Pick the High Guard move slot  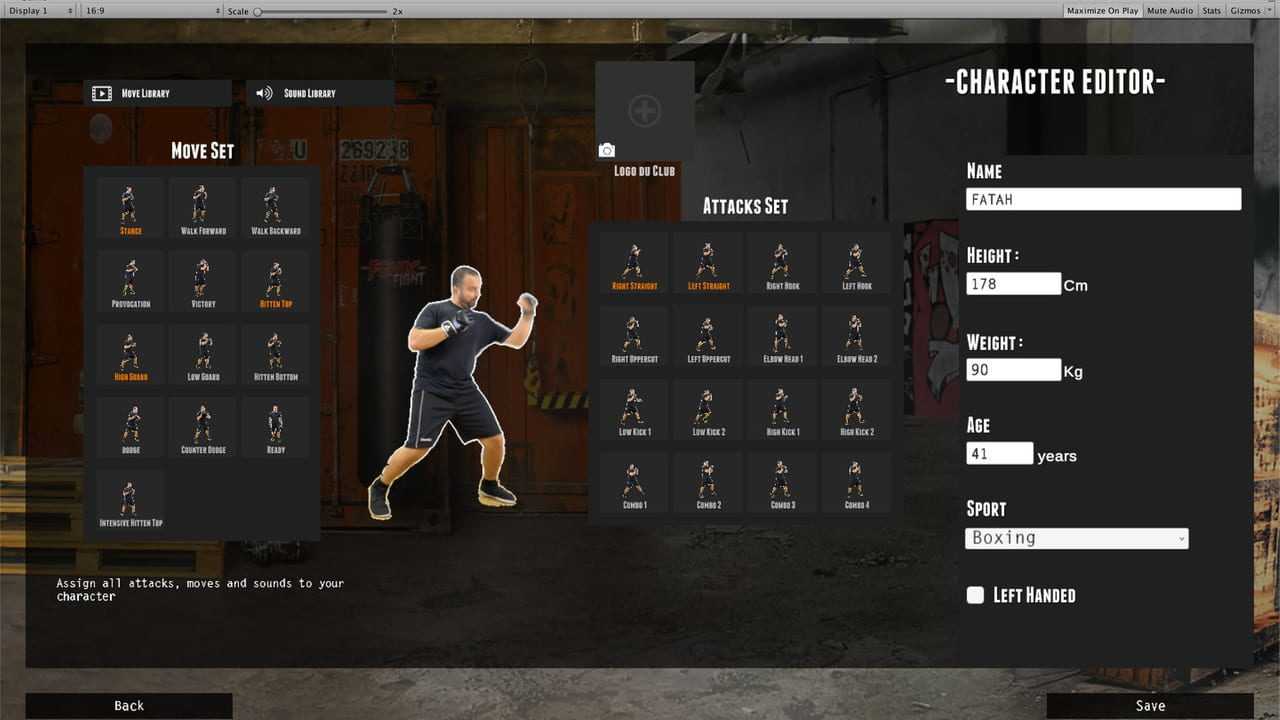pos(130,355)
